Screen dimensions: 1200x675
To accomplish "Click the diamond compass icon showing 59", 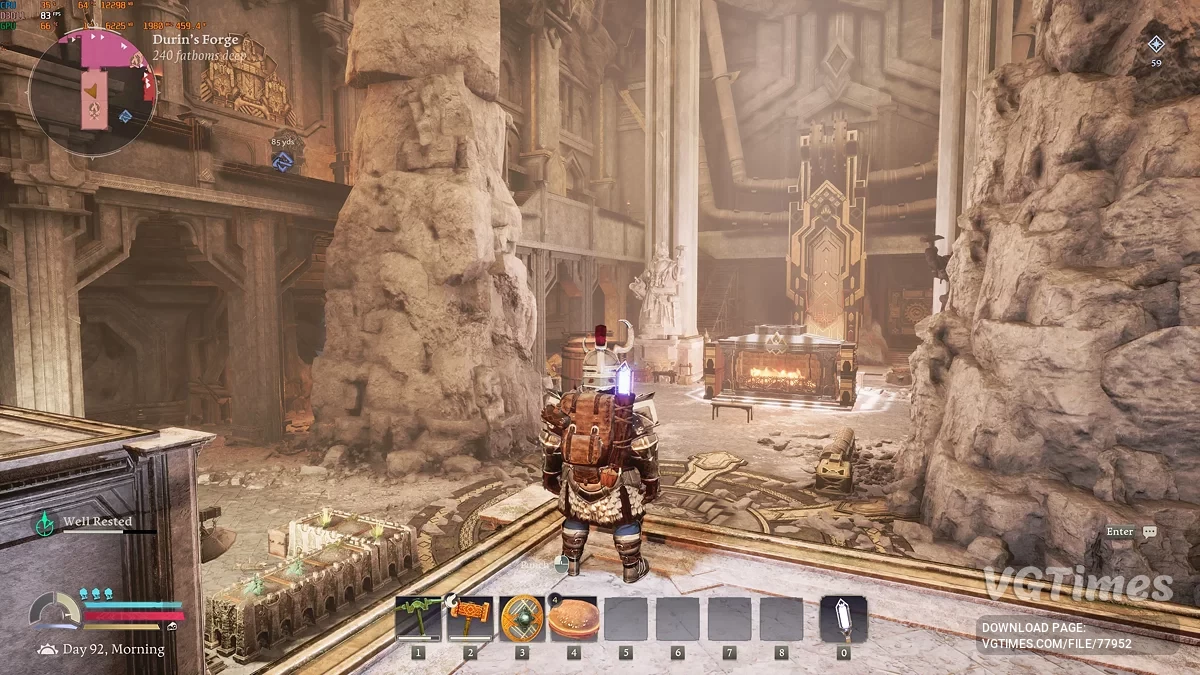I will click(x=1156, y=44).
